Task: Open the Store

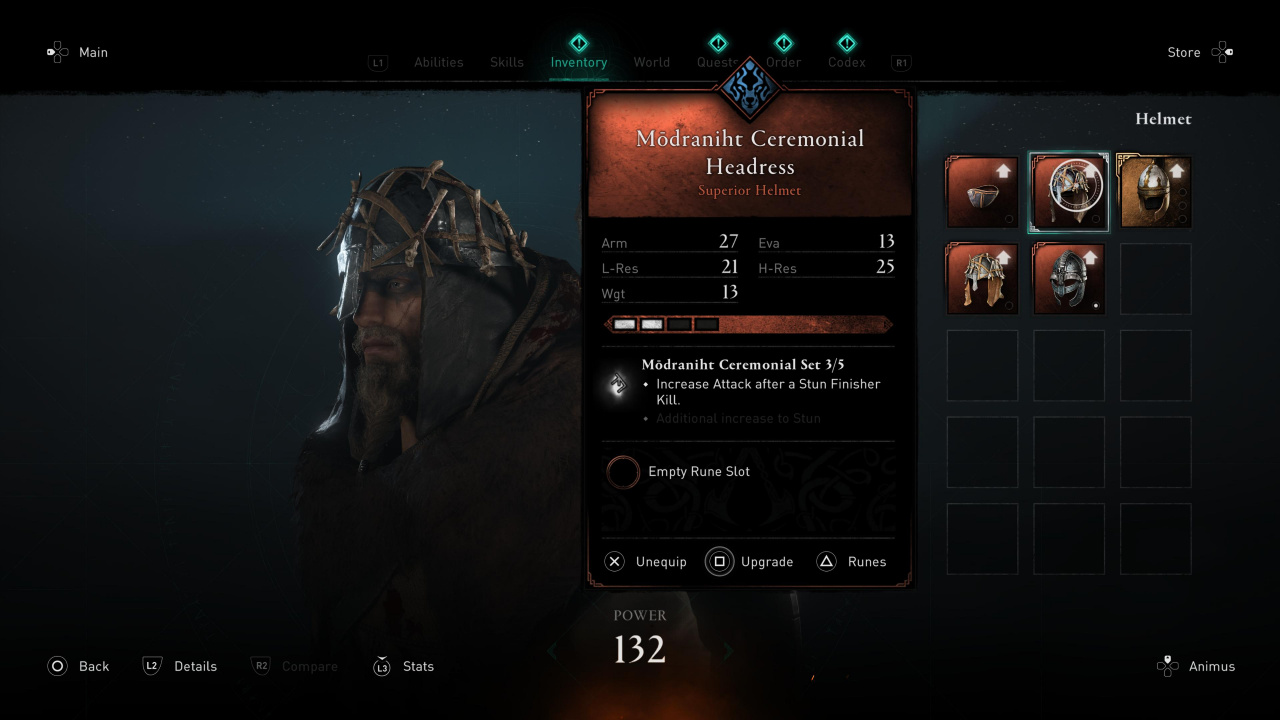Action: point(1200,52)
